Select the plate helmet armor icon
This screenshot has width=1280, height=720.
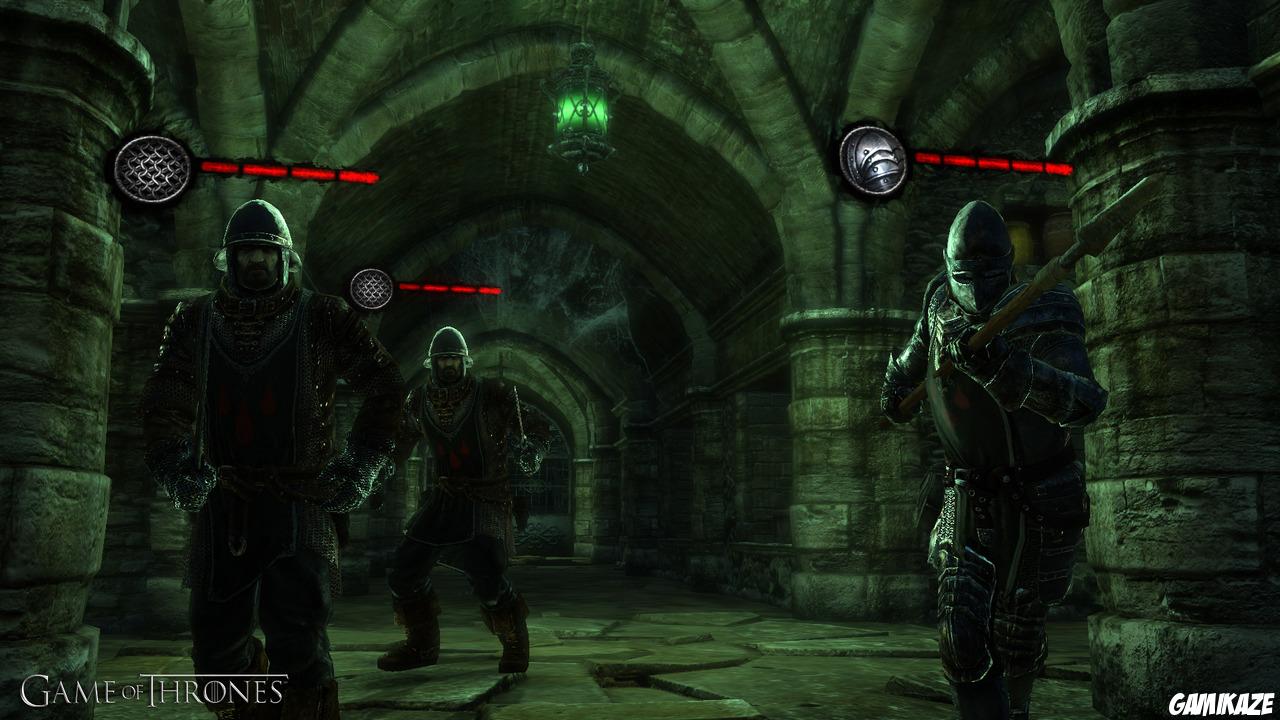(873, 159)
